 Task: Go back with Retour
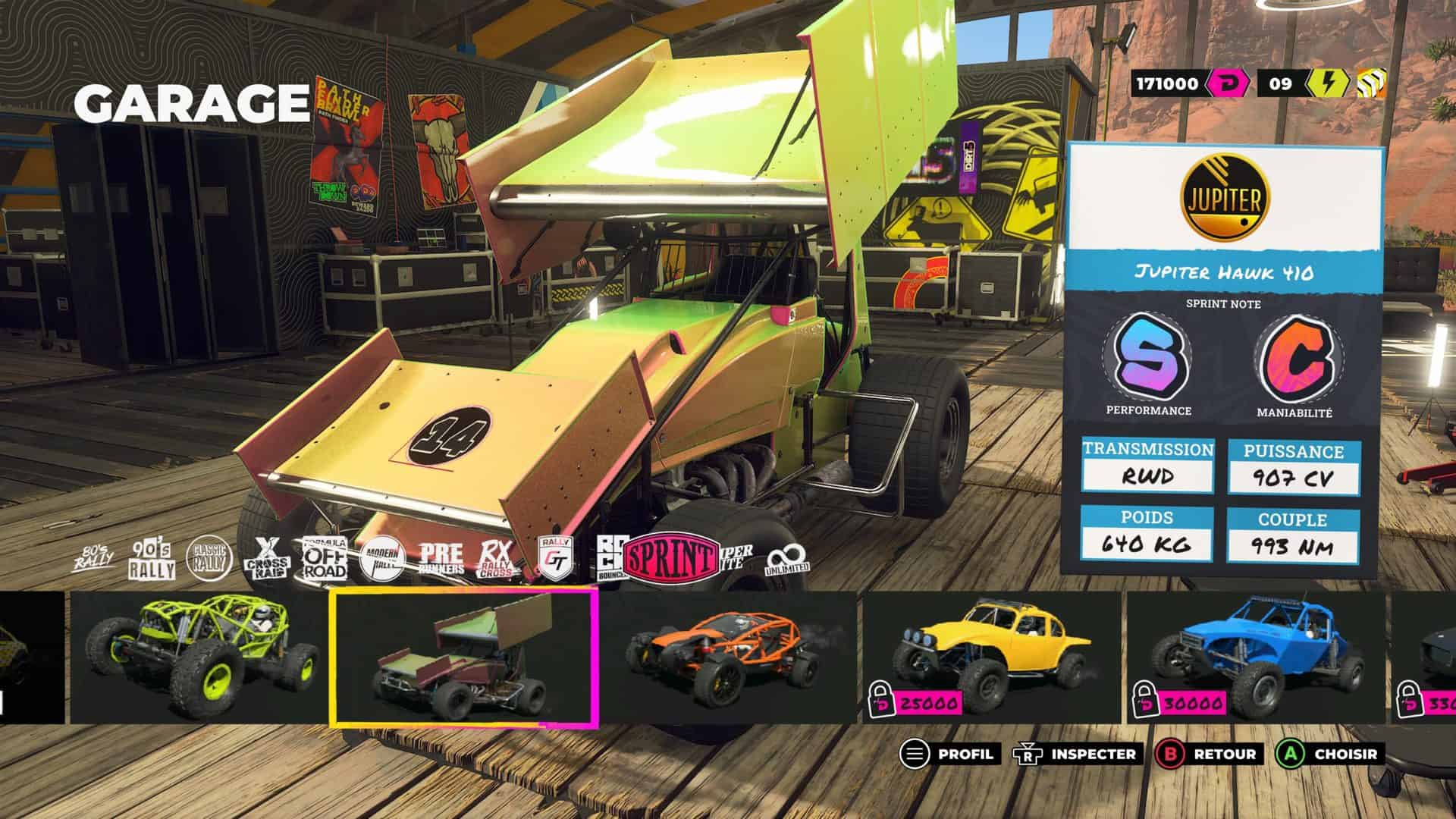coord(1207,754)
